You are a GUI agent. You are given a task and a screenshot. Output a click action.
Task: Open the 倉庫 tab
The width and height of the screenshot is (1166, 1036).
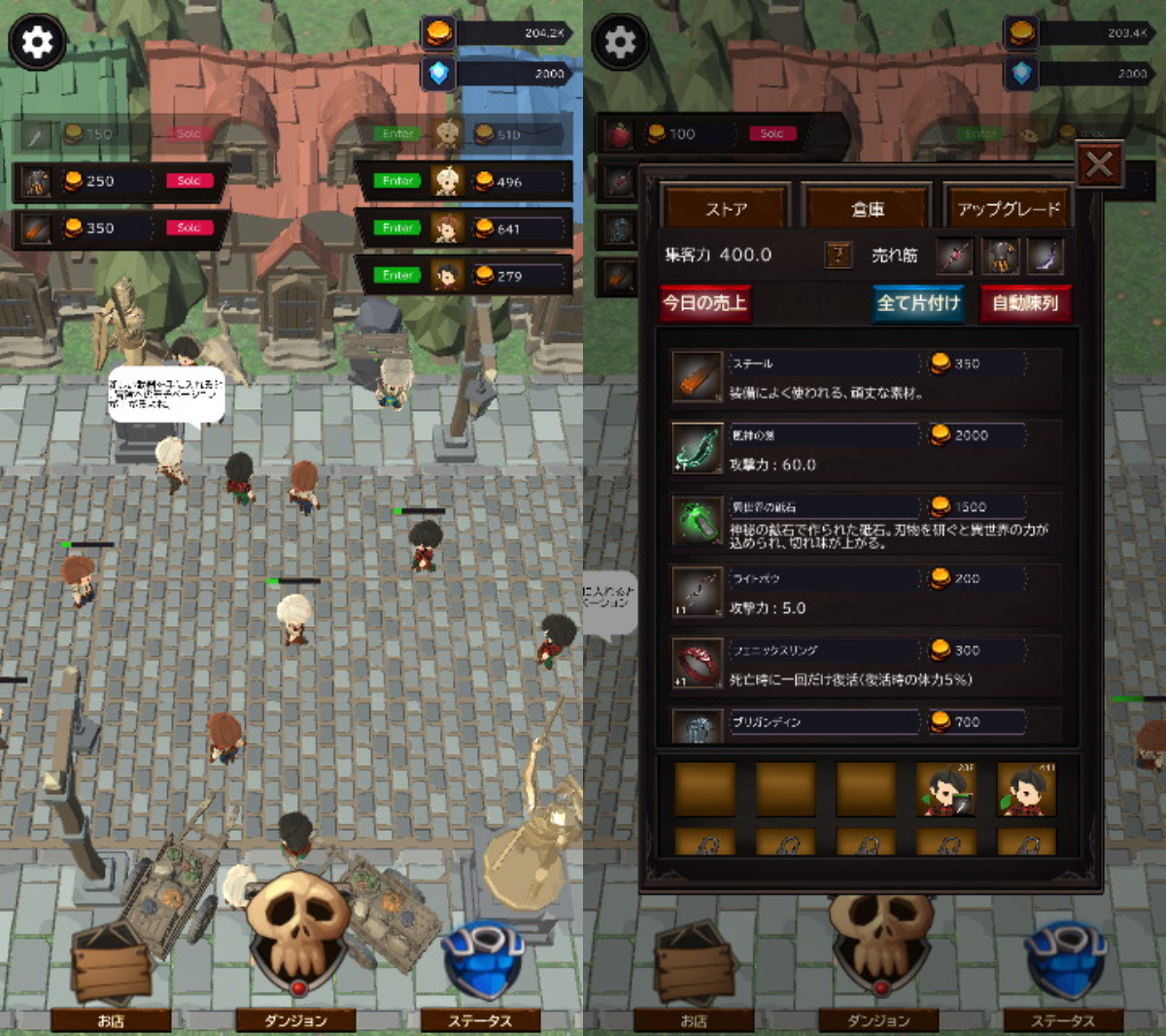point(867,208)
